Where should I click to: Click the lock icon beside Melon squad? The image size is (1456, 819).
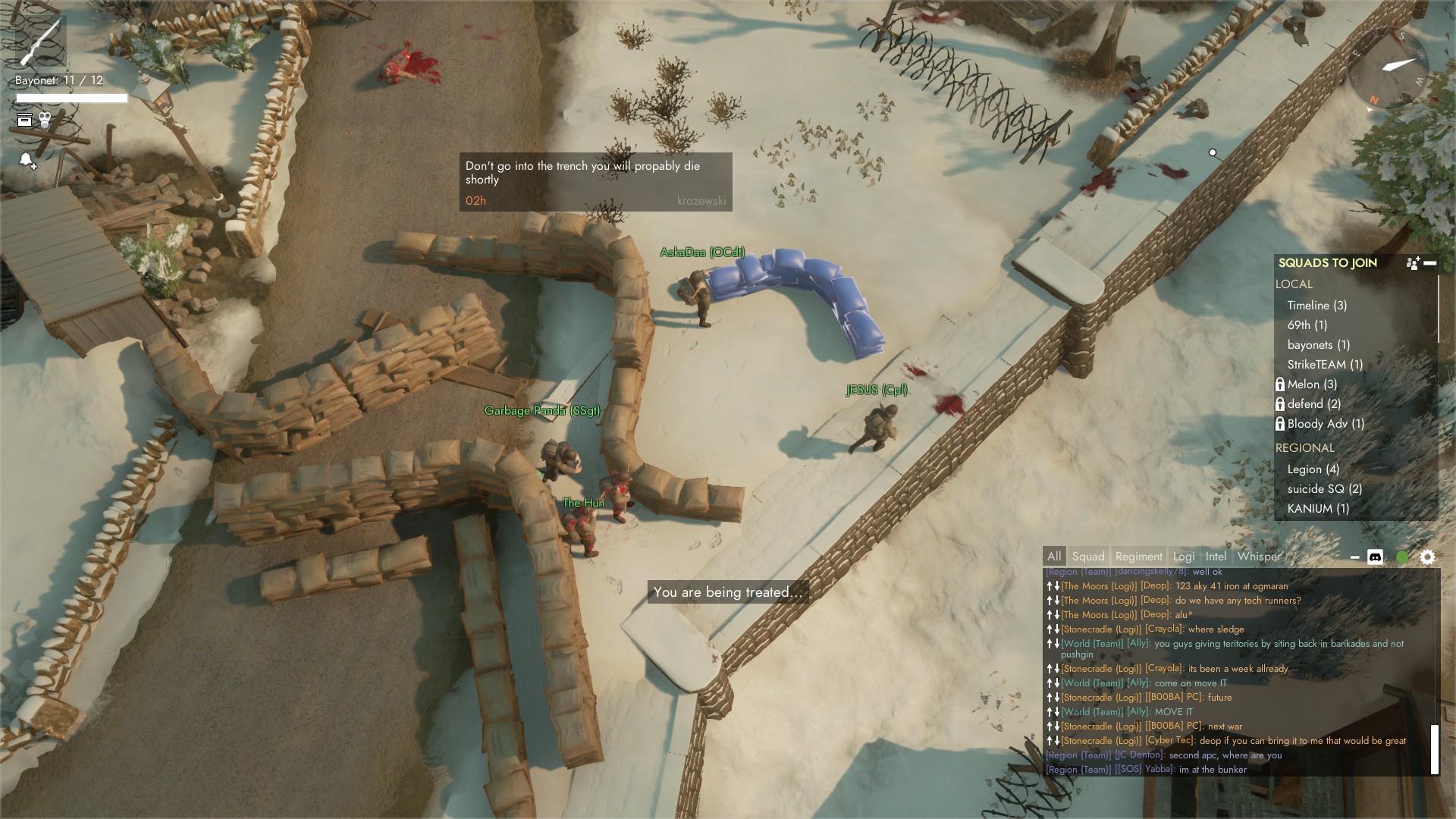tap(1282, 384)
